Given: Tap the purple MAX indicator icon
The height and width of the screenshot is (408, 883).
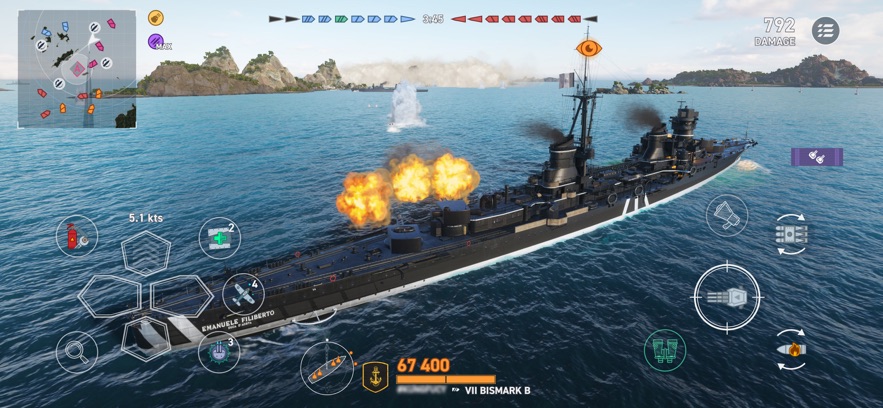Looking at the screenshot, I should (x=157, y=42).
